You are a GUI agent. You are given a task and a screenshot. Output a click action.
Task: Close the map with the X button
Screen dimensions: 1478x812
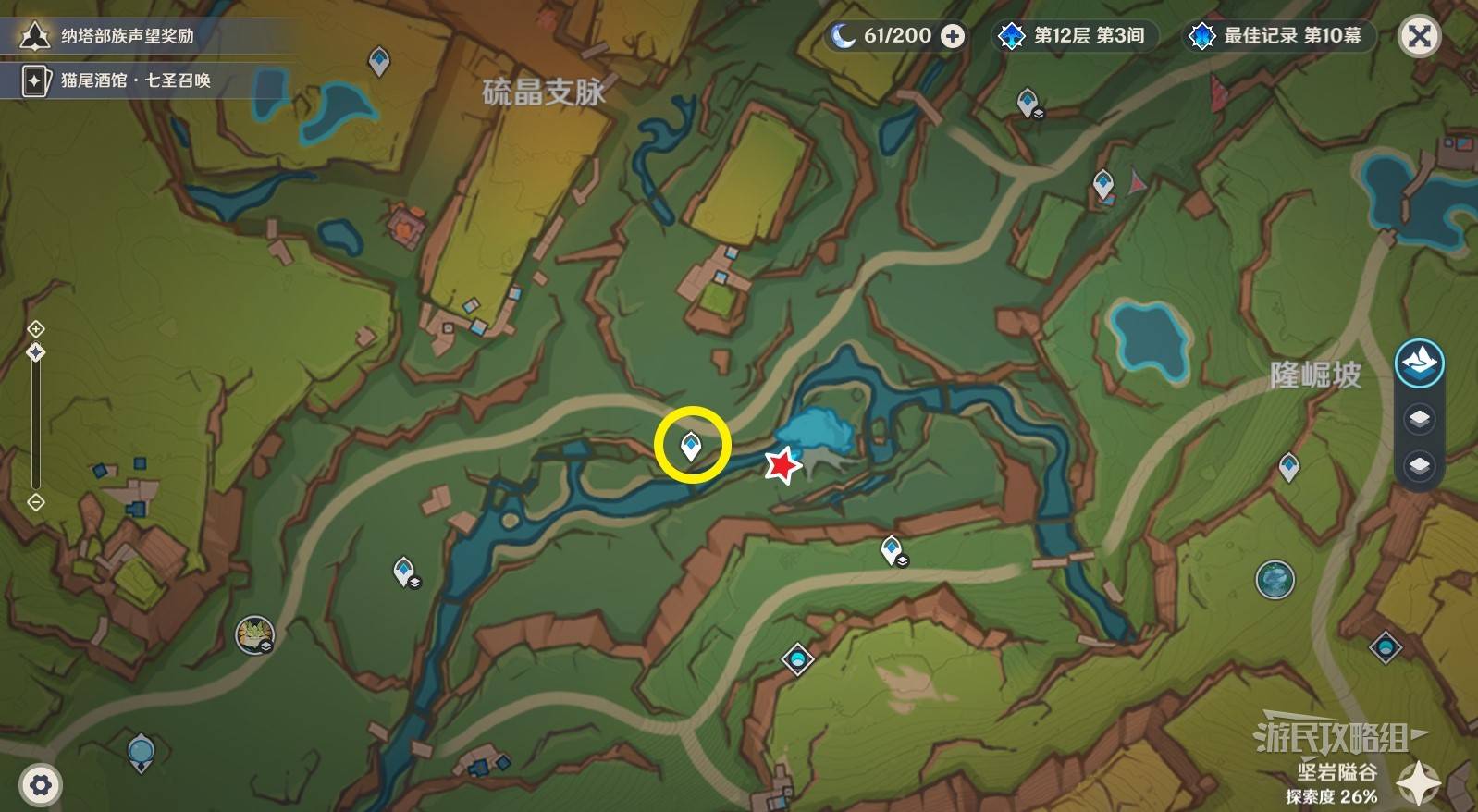pos(1419,37)
